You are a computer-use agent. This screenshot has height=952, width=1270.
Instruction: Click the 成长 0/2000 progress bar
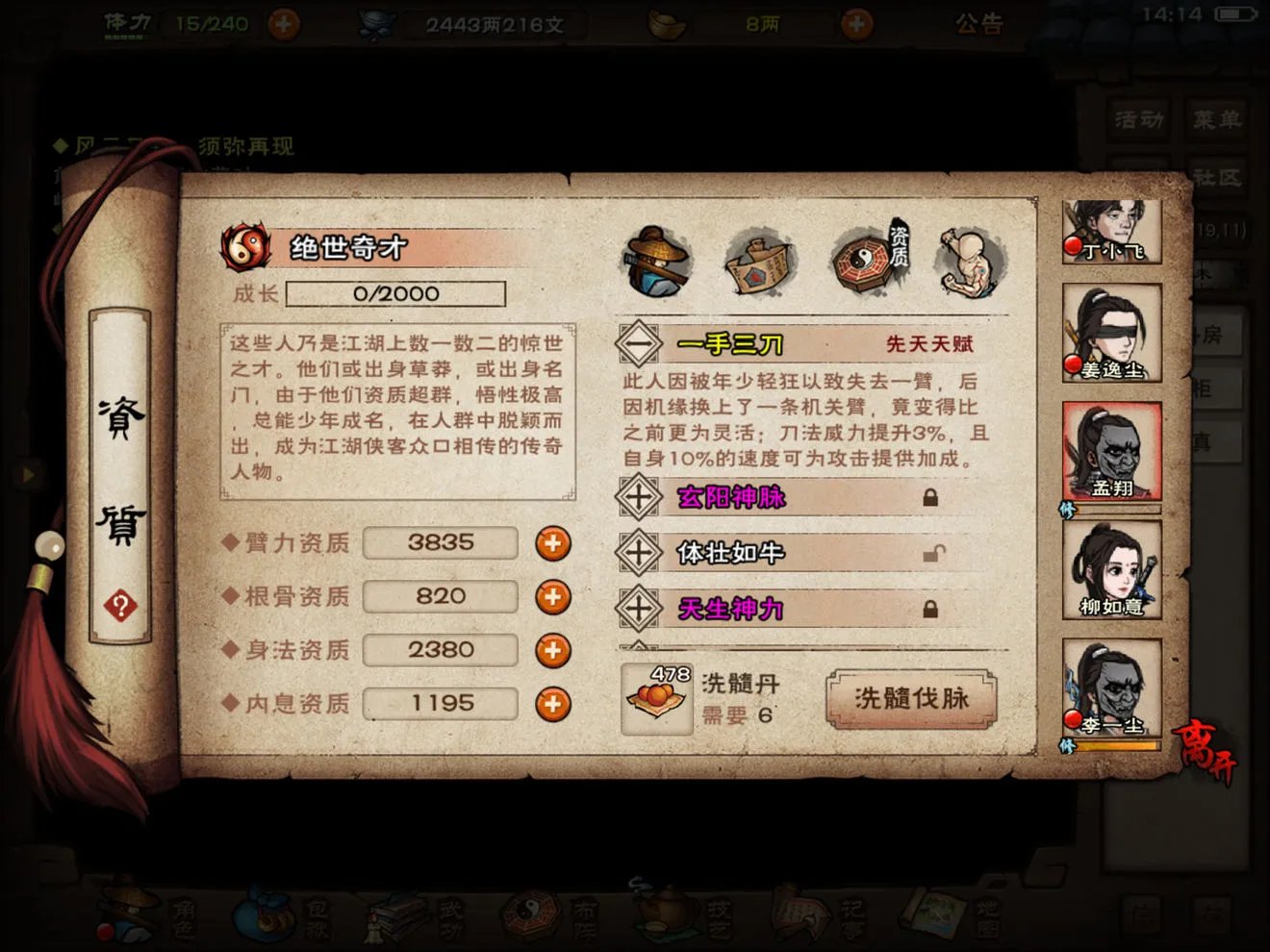point(397,294)
